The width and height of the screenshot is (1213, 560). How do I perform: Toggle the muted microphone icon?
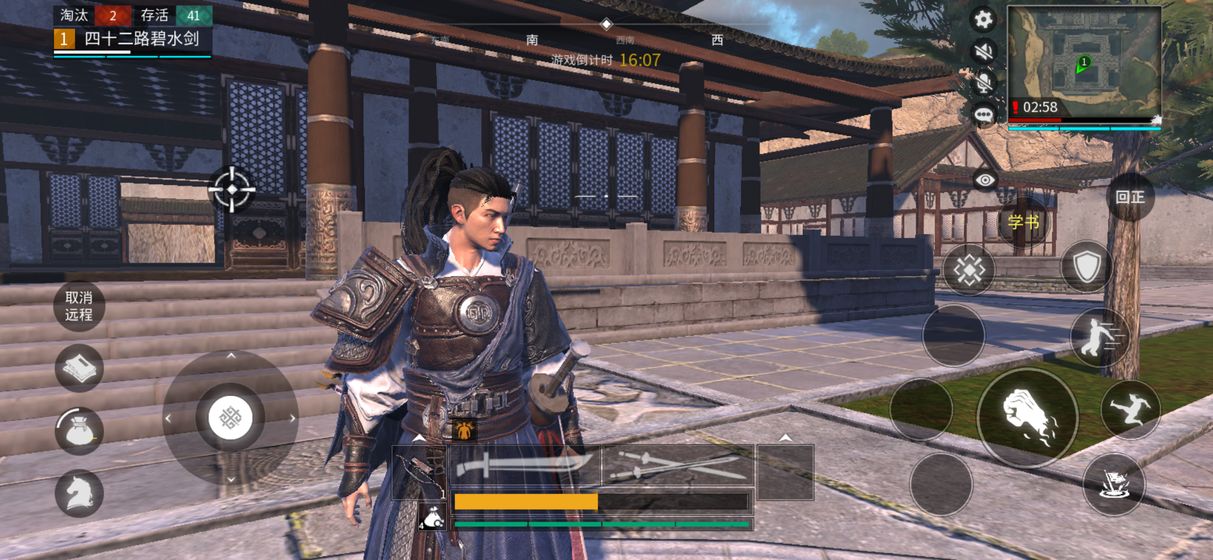coord(984,83)
